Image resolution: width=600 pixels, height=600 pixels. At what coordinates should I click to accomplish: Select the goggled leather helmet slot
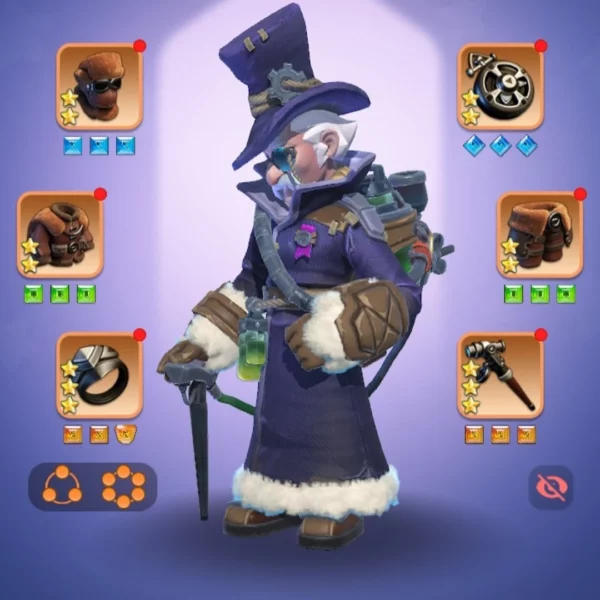pyautogui.click(x=99, y=87)
